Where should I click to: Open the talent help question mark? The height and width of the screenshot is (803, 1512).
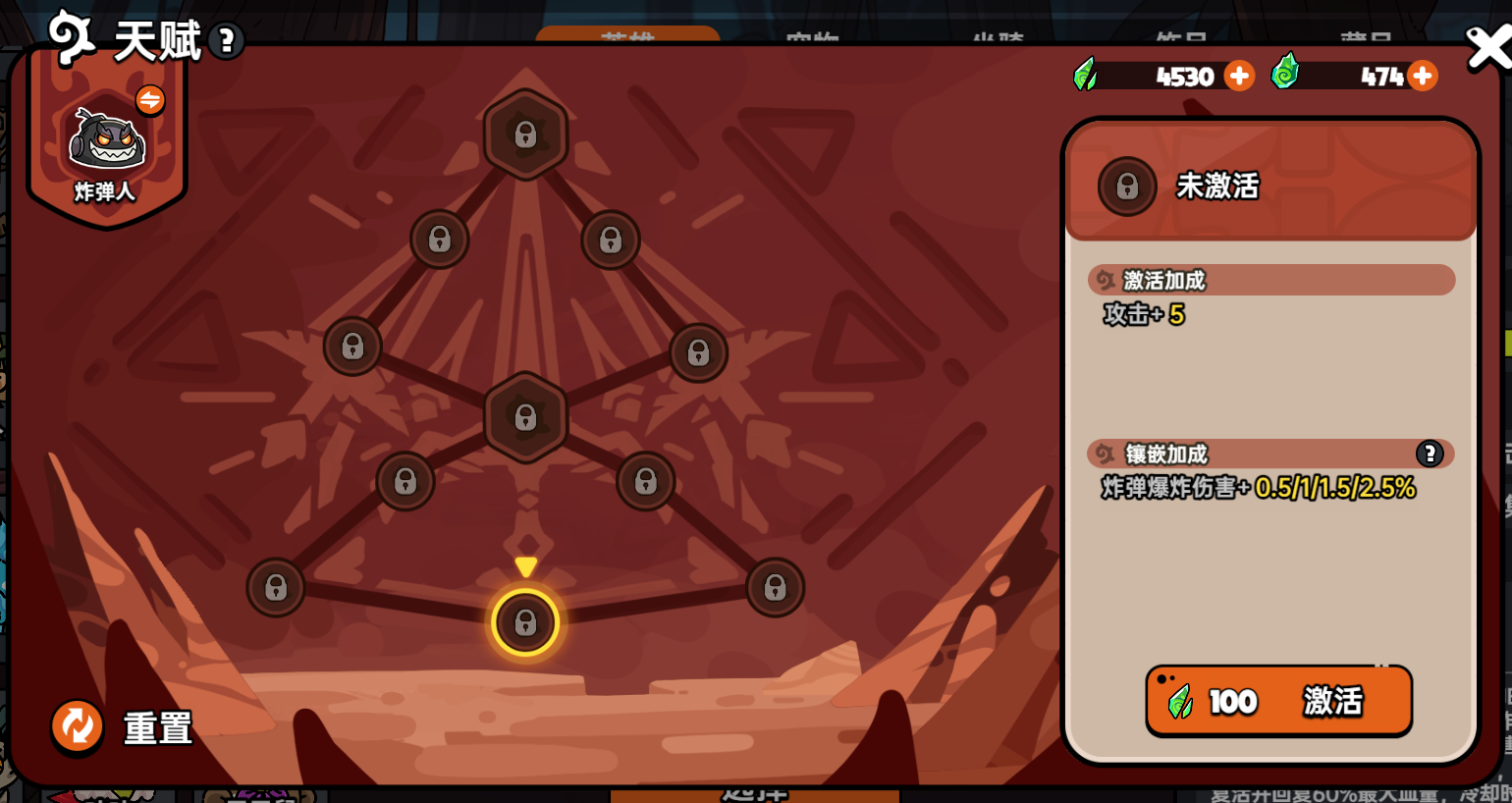[227, 41]
